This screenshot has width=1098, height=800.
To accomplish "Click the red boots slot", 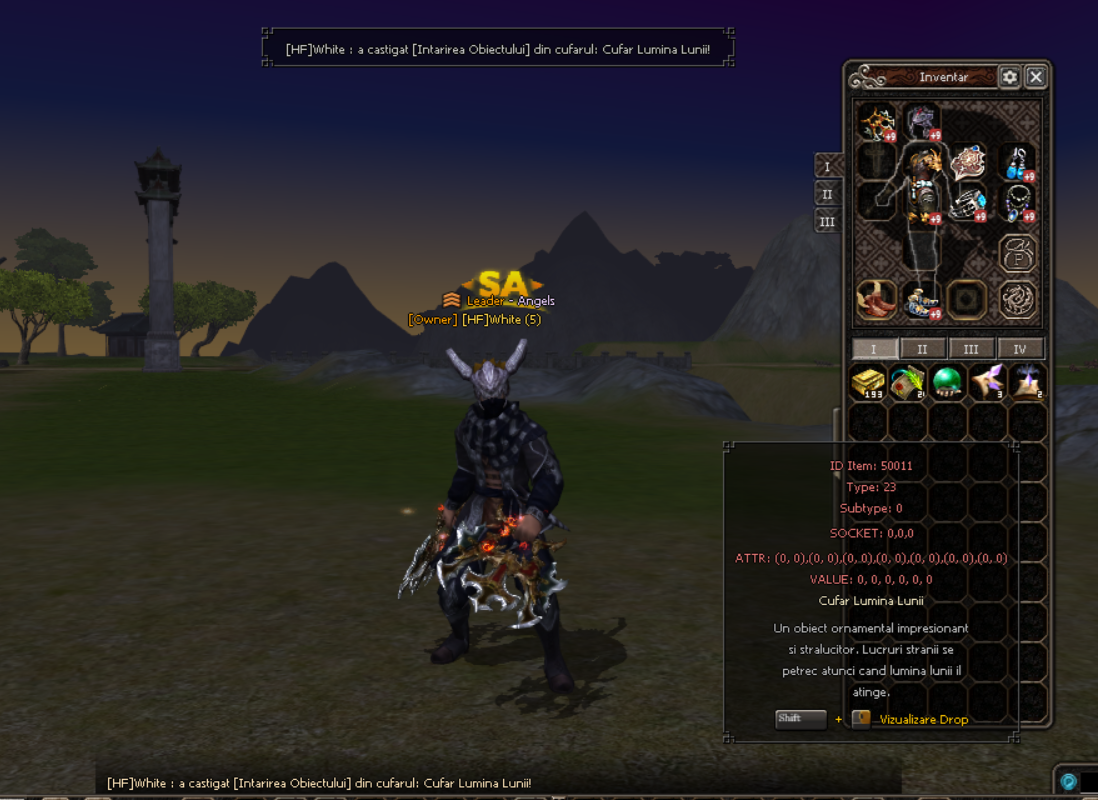I will point(876,299).
